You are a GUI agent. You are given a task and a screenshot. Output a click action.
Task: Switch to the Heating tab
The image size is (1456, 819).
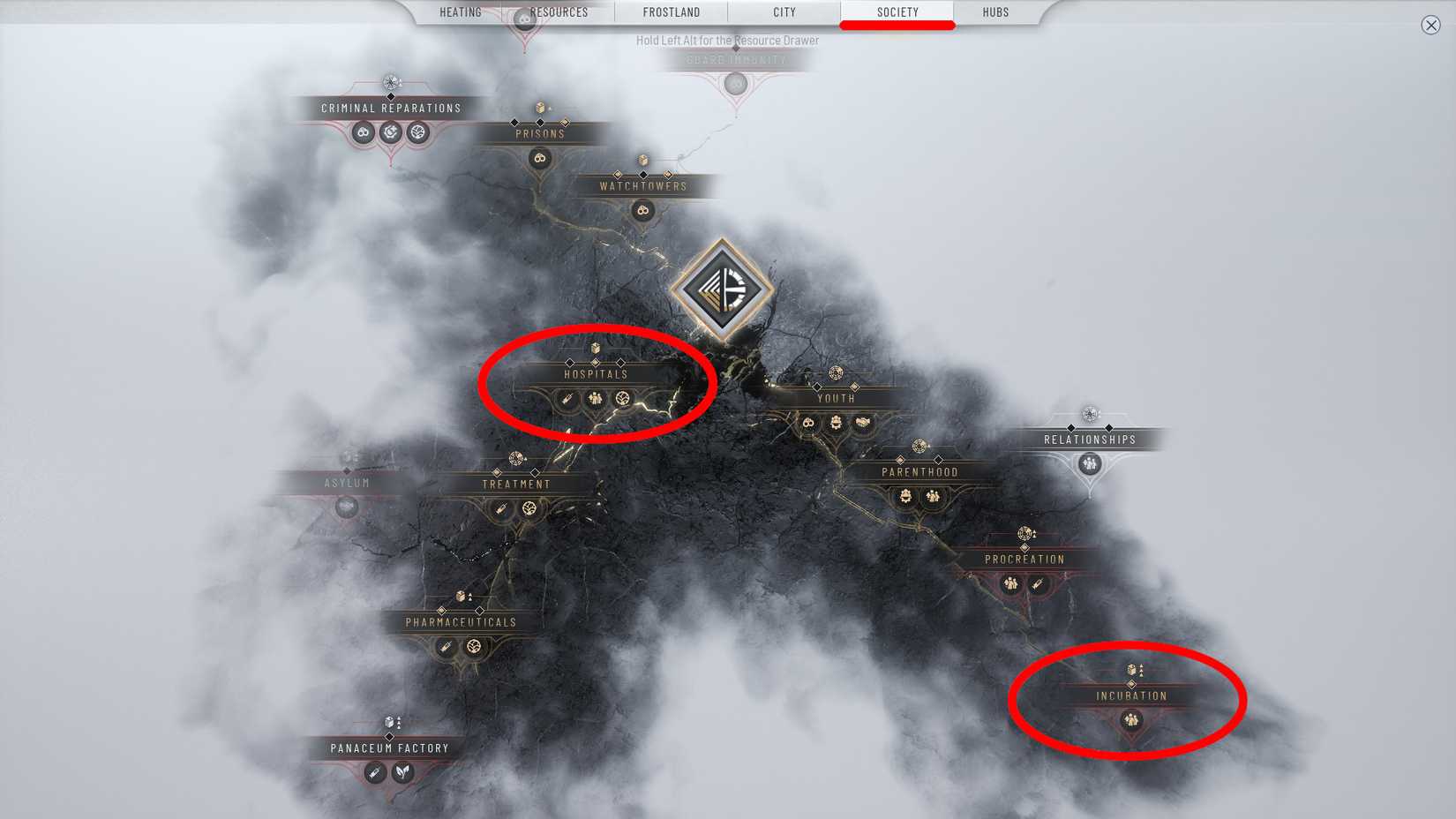460,11
